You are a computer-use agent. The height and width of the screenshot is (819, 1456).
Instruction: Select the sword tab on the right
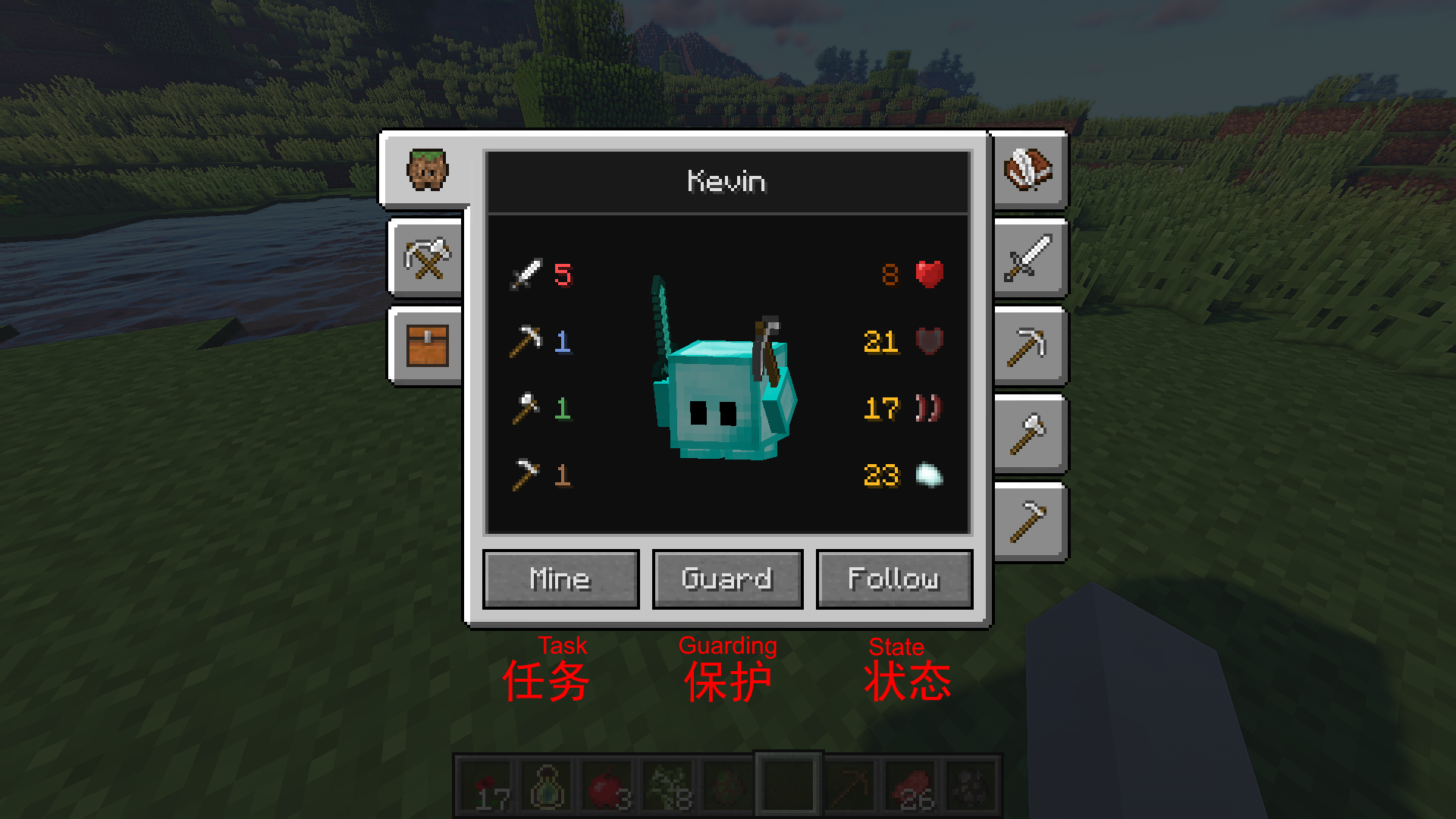coord(1028,258)
